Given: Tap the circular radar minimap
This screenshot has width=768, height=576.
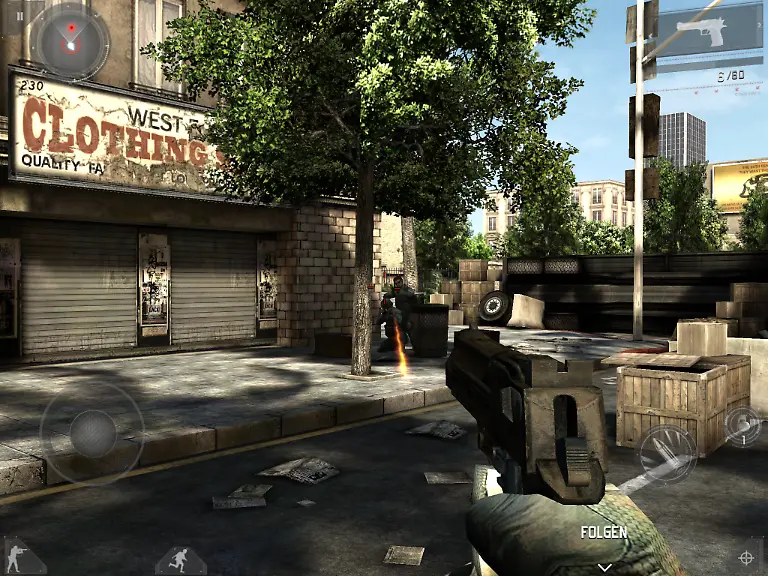Looking at the screenshot, I should pyautogui.click(x=69, y=41).
